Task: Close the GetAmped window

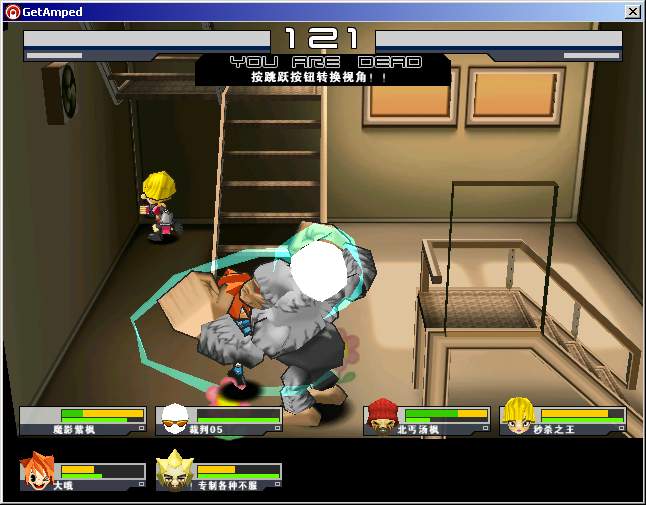Action: 632,12
